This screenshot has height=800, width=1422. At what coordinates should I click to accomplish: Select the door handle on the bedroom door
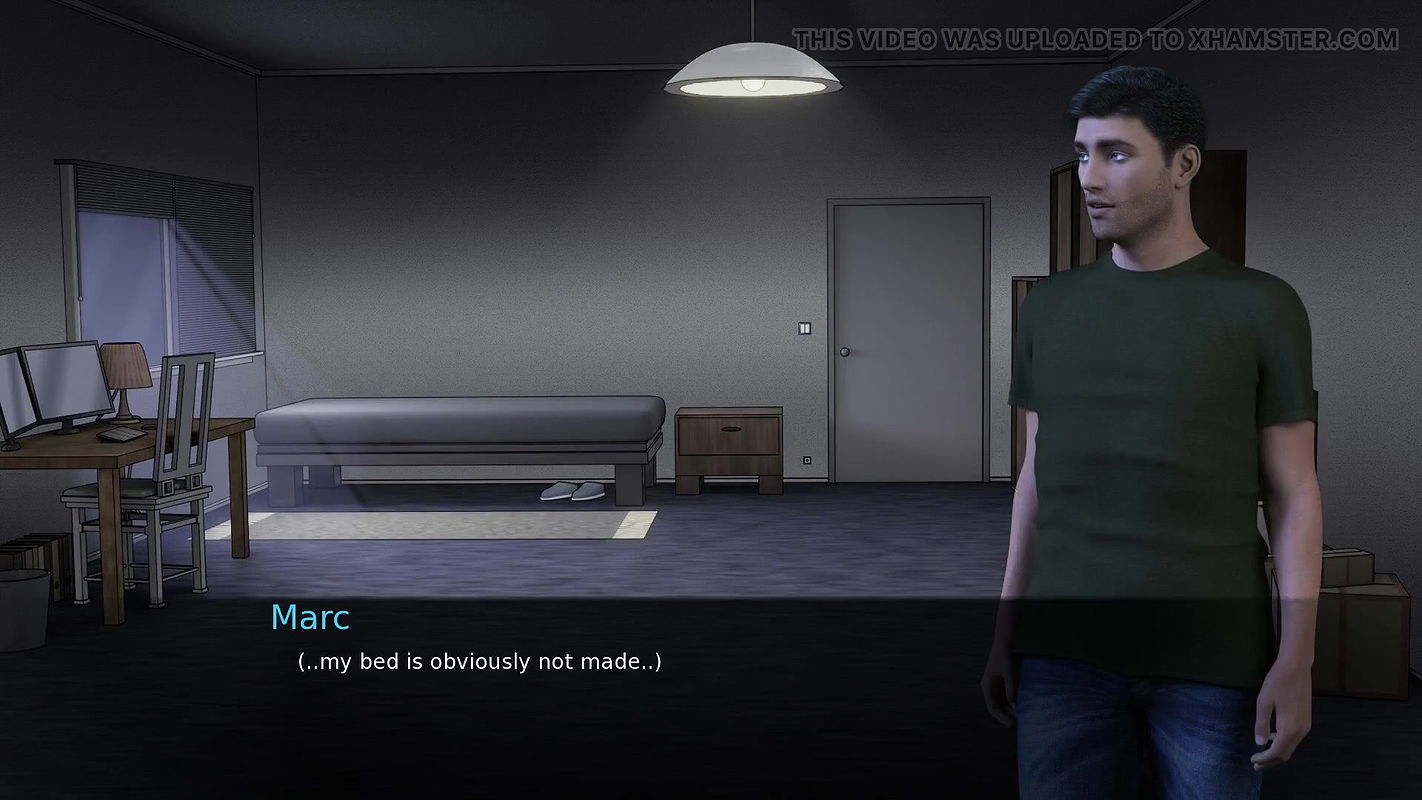pos(847,351)
